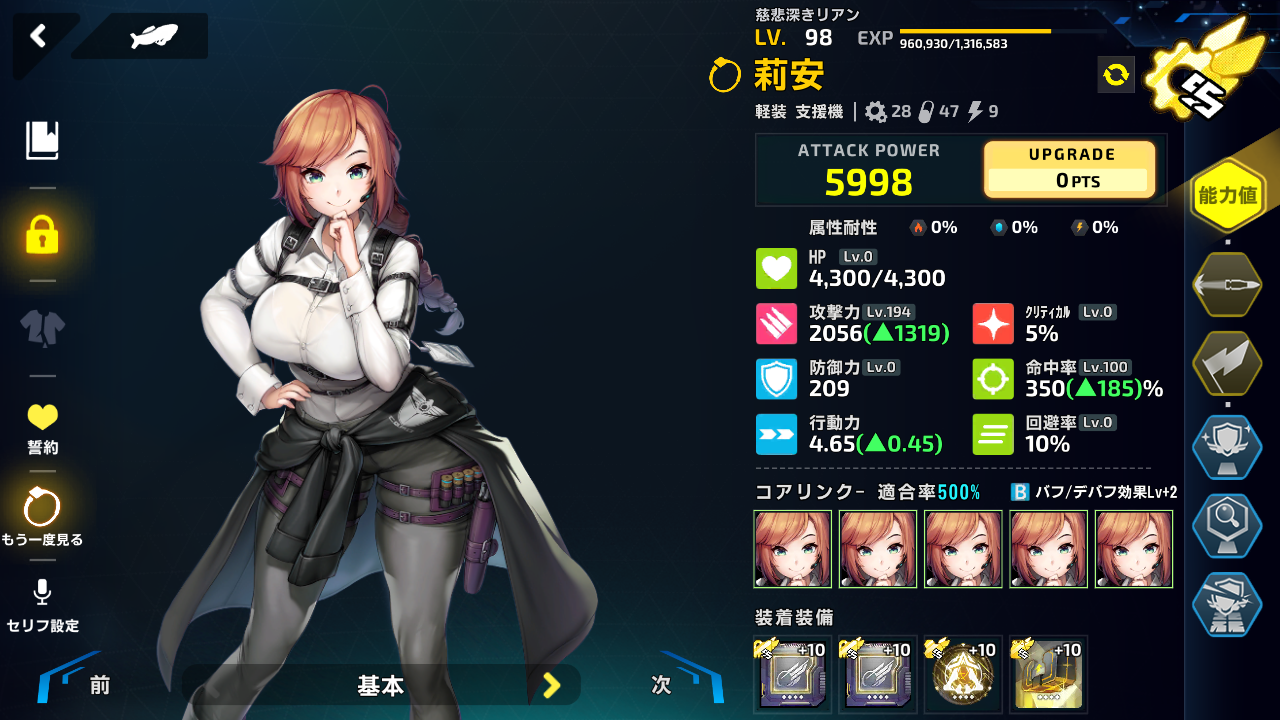Switch to the 能力値 tab
1280x720 pixels.
[x=1227, y=195]
